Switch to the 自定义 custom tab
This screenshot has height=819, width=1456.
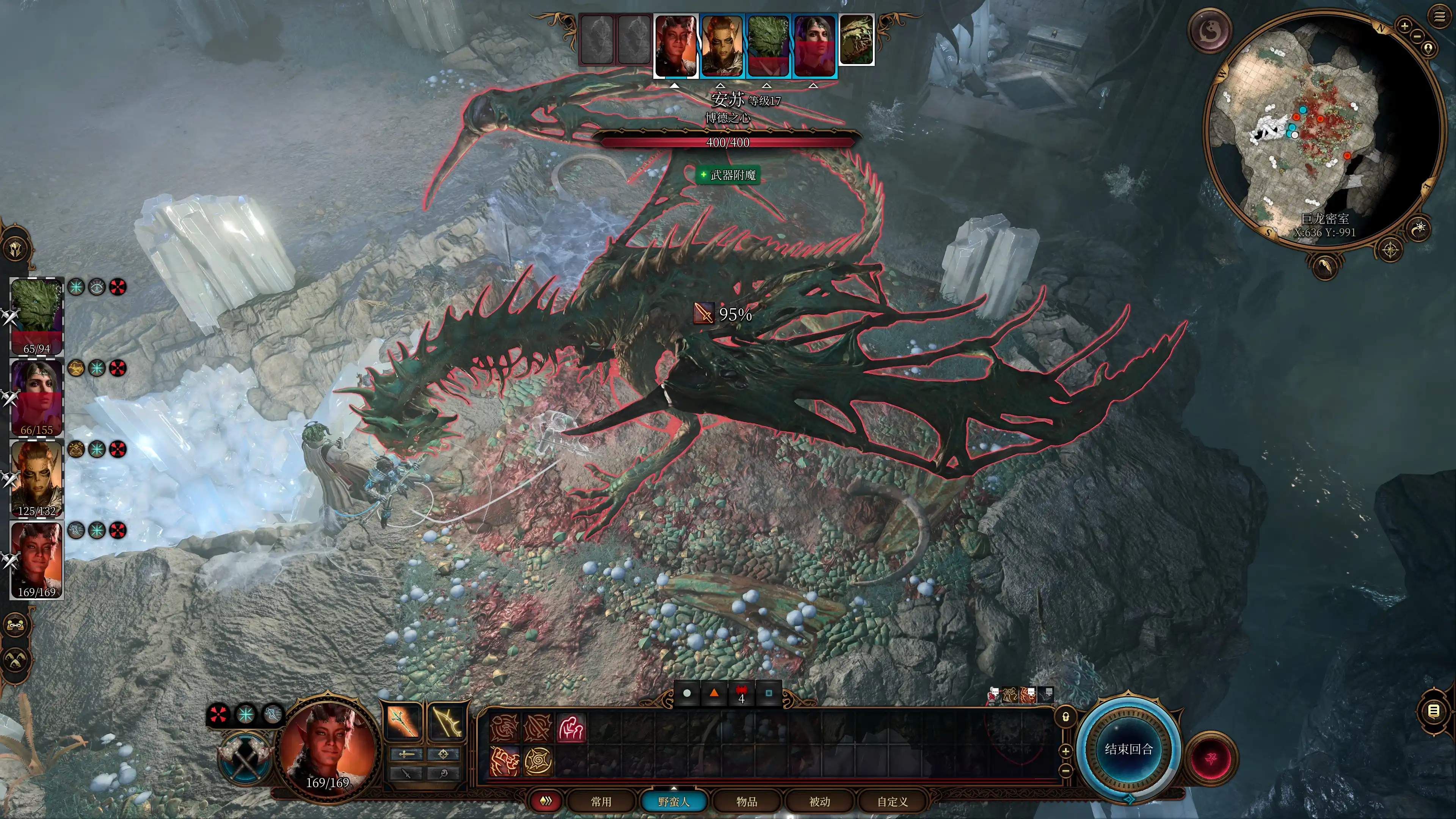[893, 802]
